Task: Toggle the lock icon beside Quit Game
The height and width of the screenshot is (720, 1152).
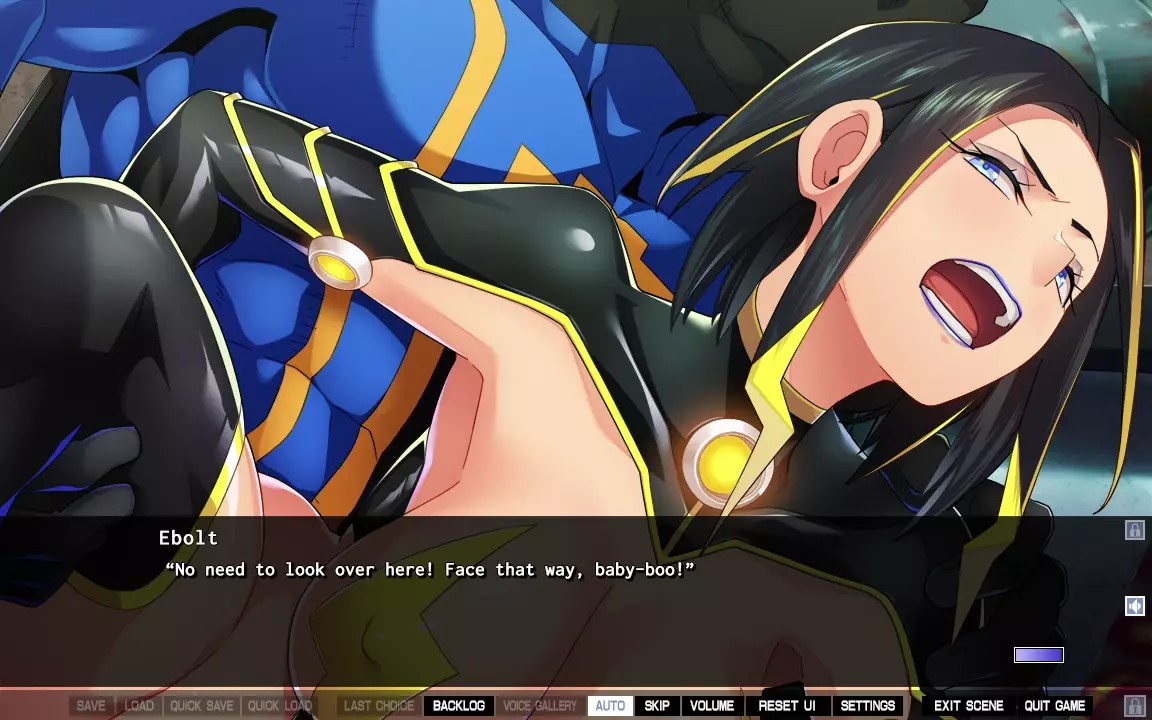Action: pyautogui.click(x=1134, y=706)
